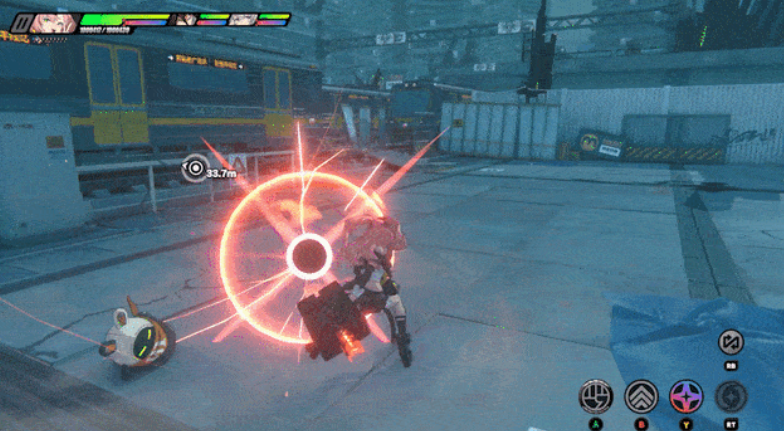The image size is (784, 431).
Task: Trigger the dodge icon with upward chevrons
Action: click(x=641, y=397)
